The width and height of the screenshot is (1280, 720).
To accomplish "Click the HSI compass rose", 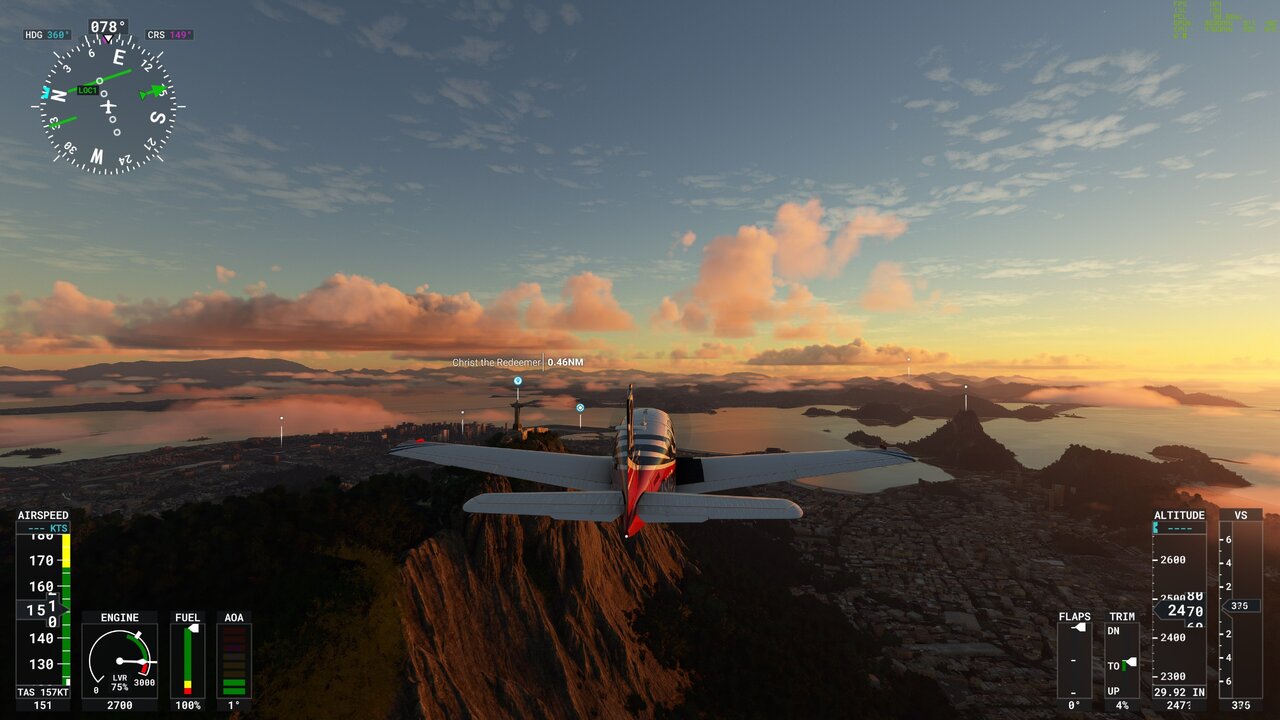I will 105,103.
